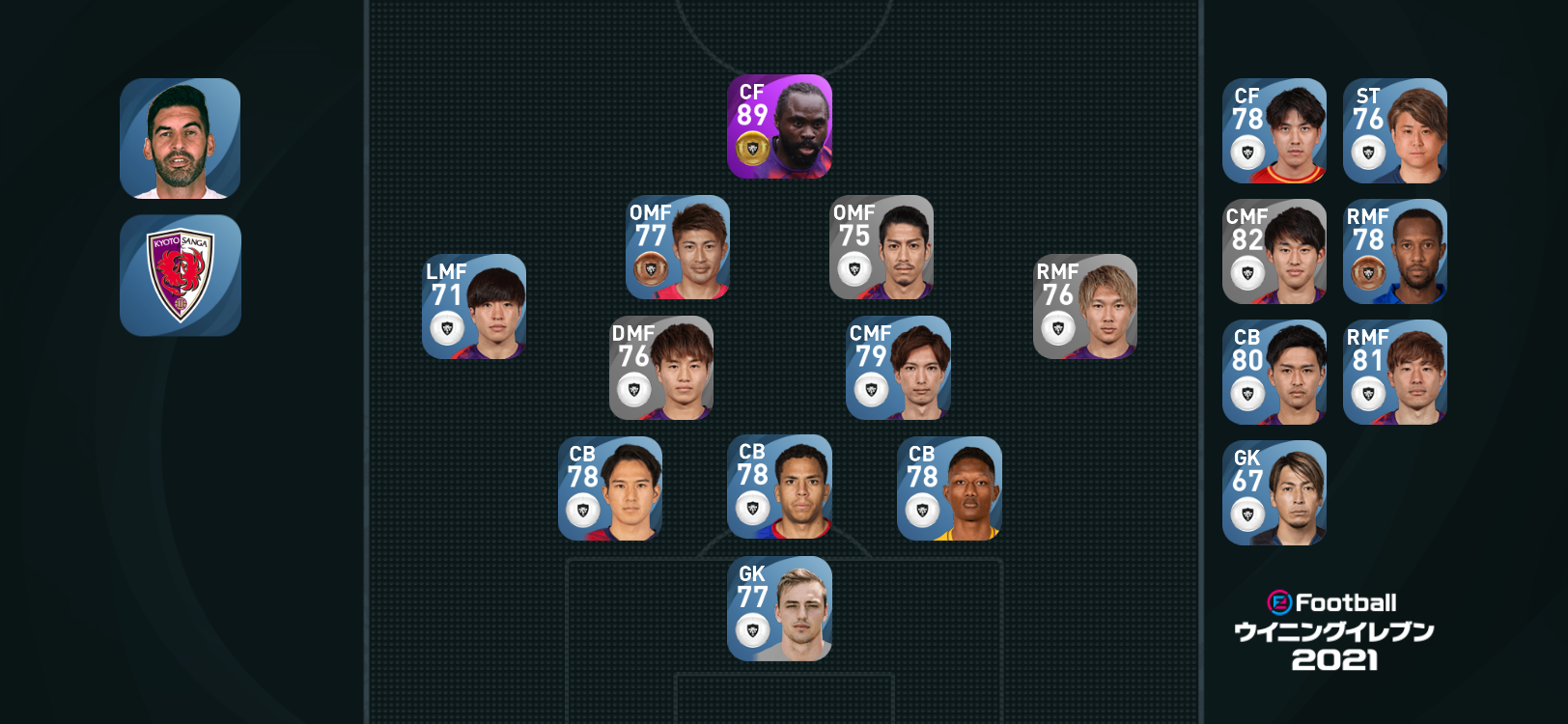Image resolution: width=1568 pixels, height=724 pixels.
Task: Open the manager portrait tile
Action: tap(181, 139)
